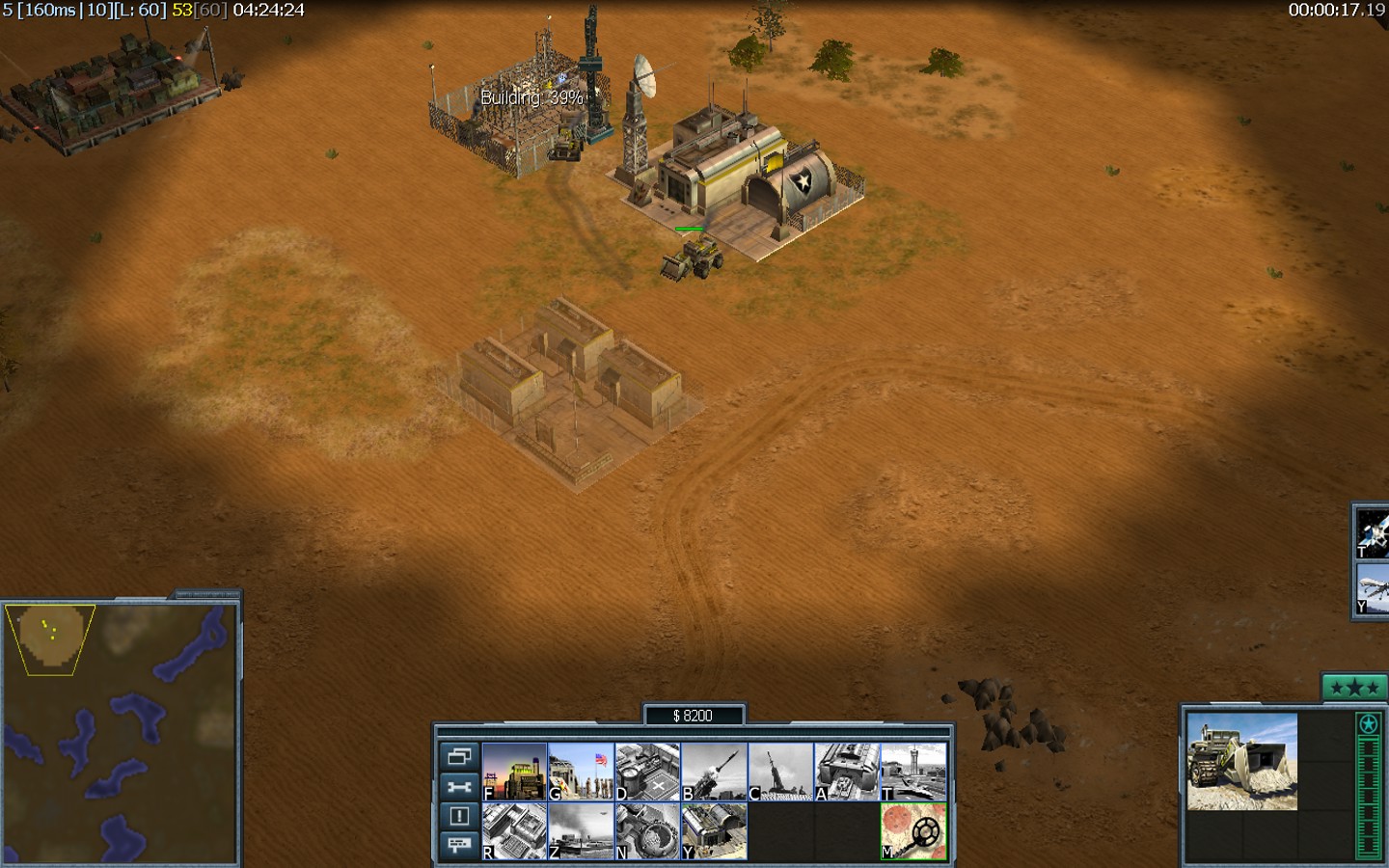This screenshot has width=1389, height=868.
Task: Select the dozer portrait in unit panel
Action: coord(1241,762)
